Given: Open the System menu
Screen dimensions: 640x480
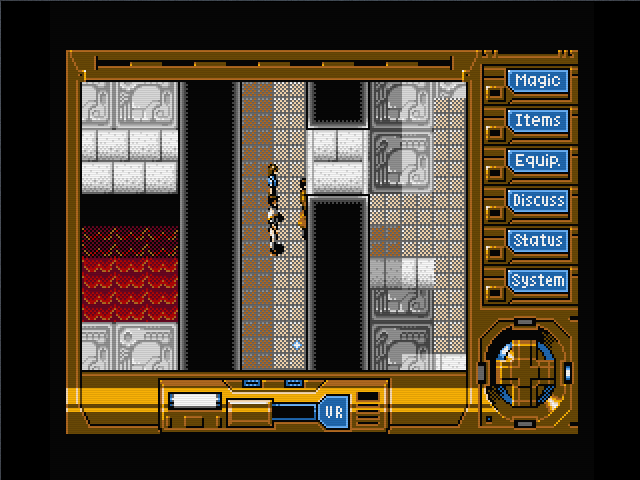Looking at the screenshot, I should 538,281.
